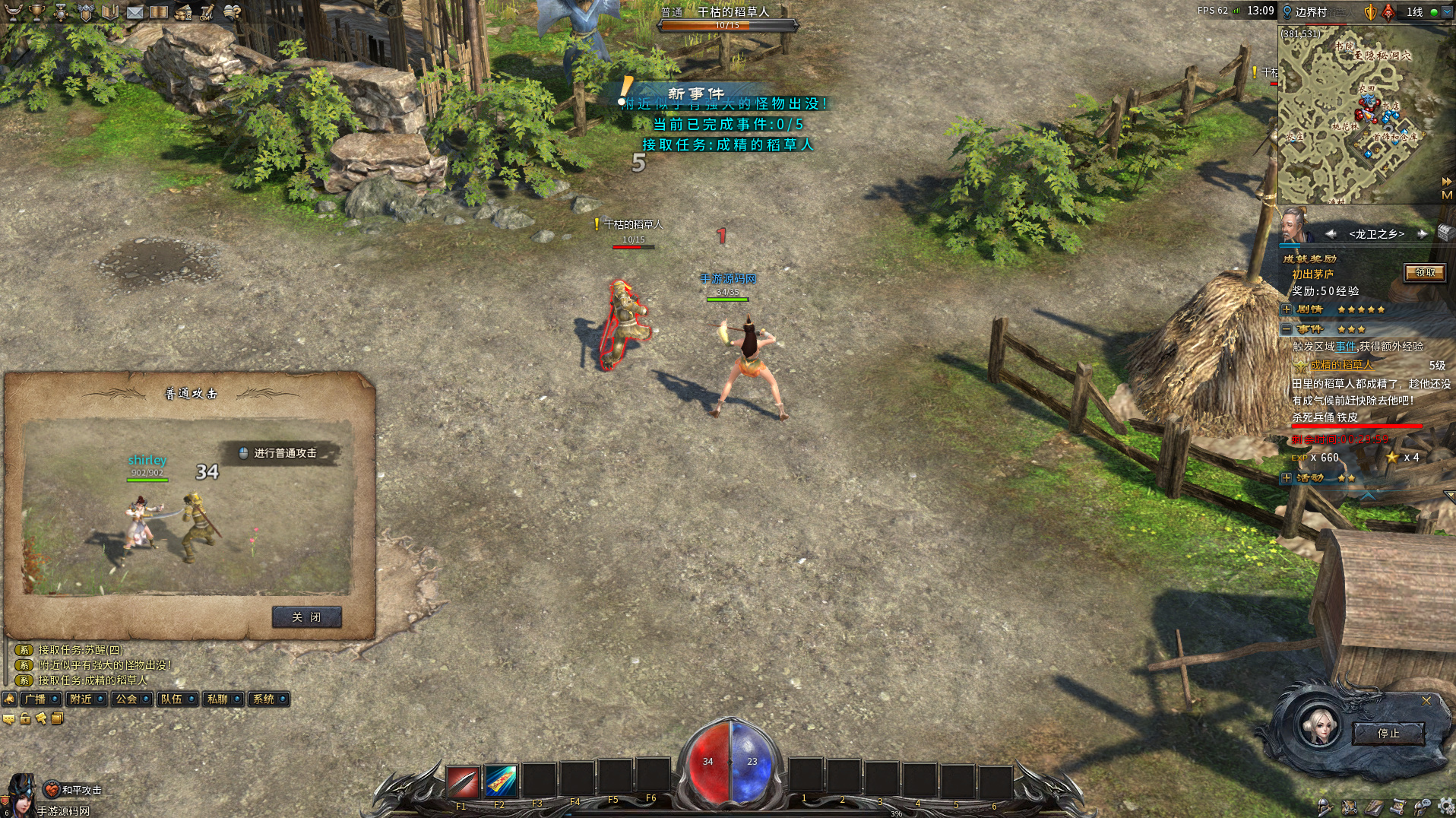Screen dimensions: 1456x818
Task: Dismiss the blonde guide panel with X
Action: pos(1426,701)
